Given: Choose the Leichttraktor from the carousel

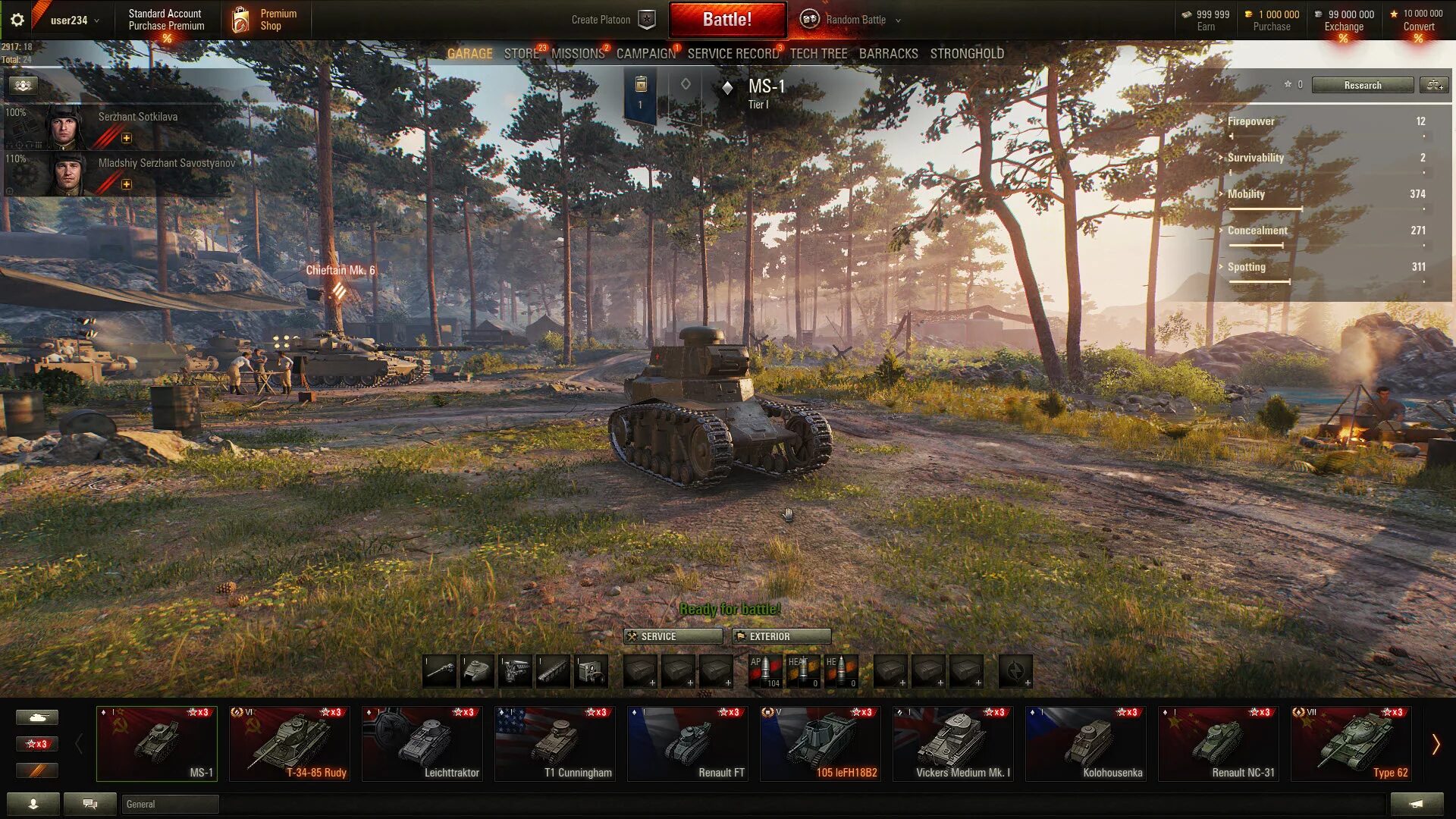Looking at the screenshot, I should 422,743.
